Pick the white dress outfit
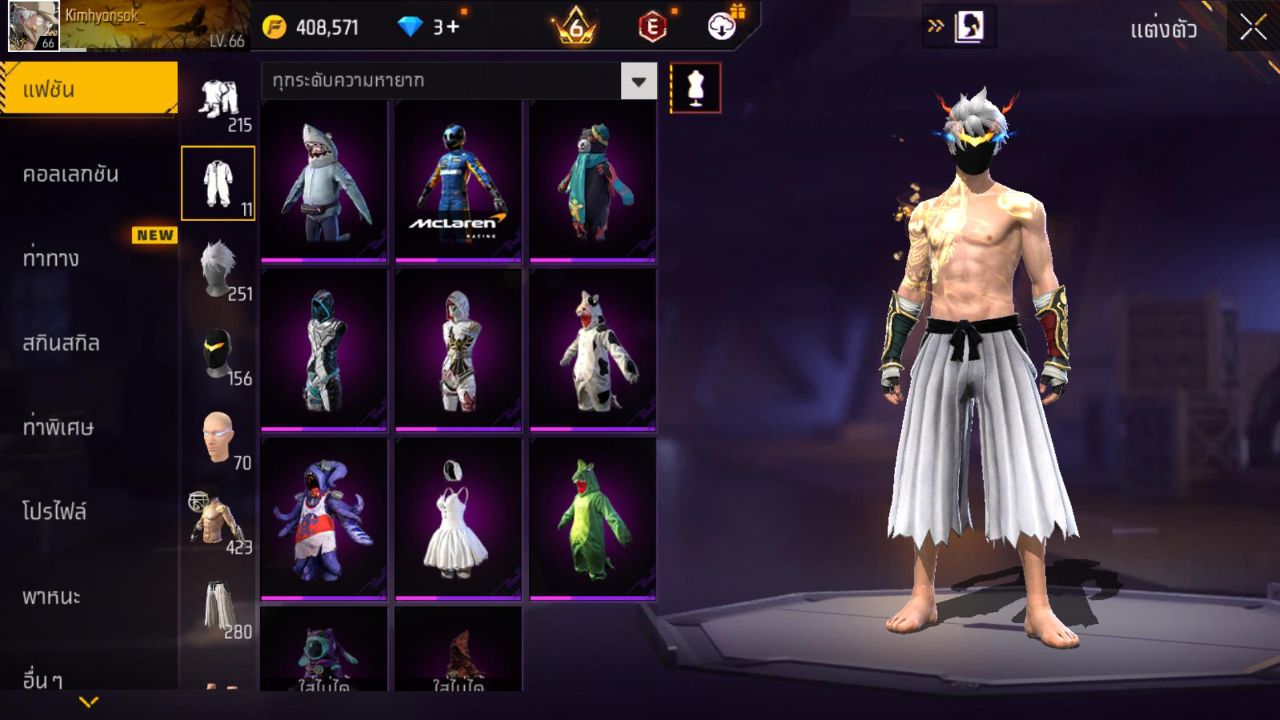The height and width of the screenshot is (720, 1280). pos(458,518)
